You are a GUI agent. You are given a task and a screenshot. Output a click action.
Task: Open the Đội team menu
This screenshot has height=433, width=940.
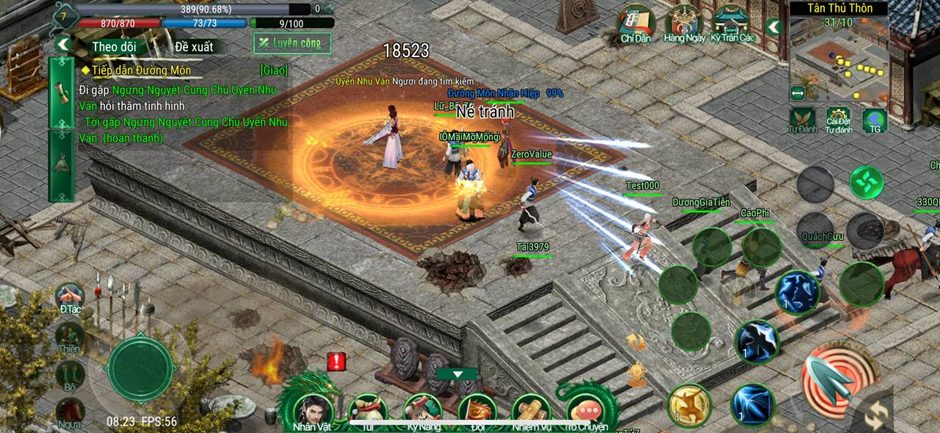(x=476, y=408)
